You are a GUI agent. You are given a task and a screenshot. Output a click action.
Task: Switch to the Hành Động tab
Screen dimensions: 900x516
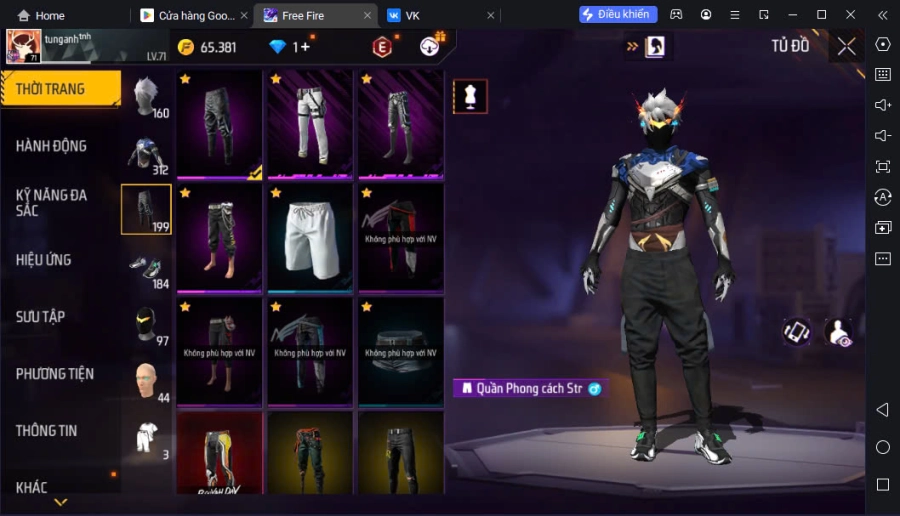point(52,146)
